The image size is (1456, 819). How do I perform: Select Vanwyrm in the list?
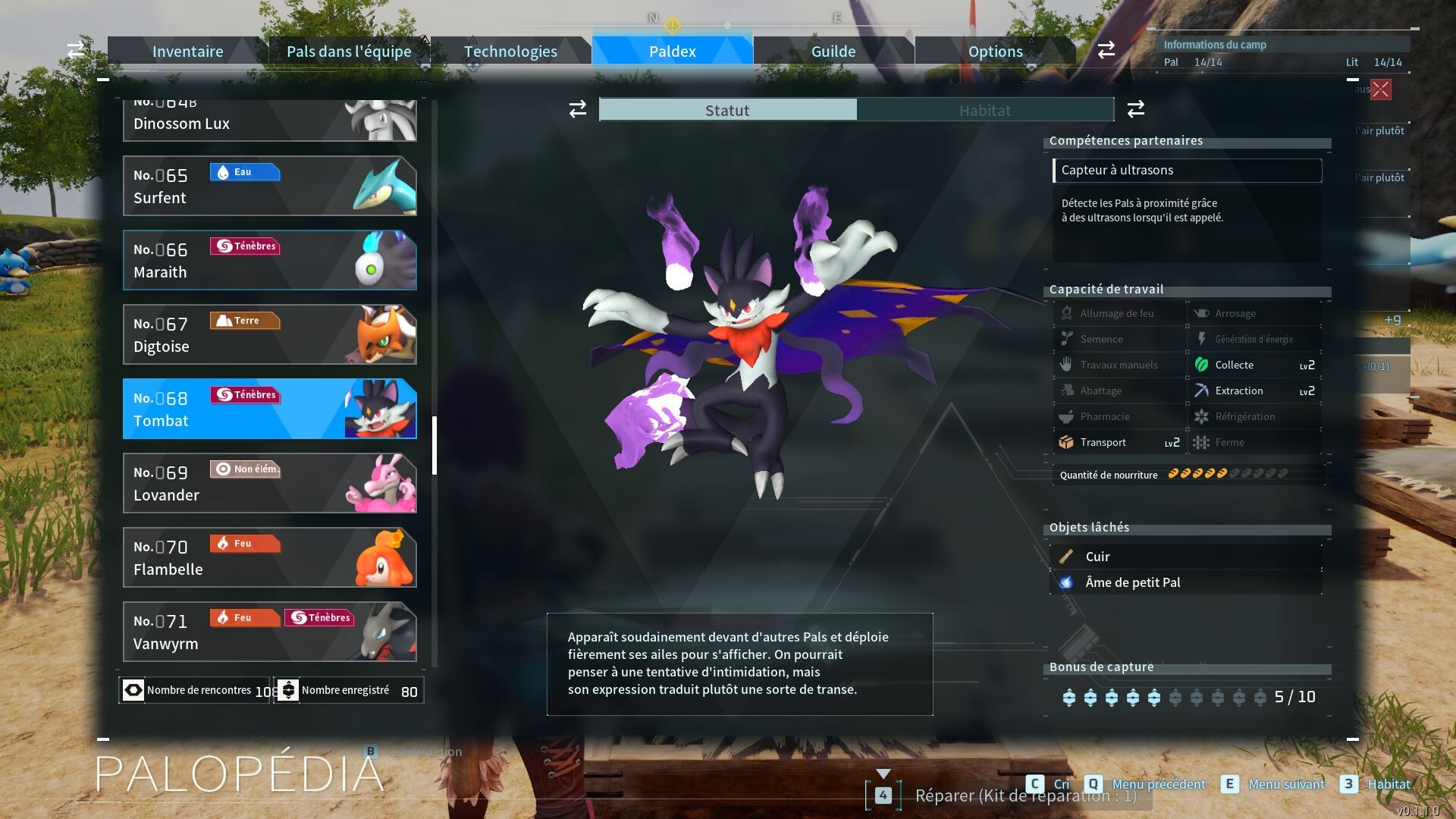(x=269, y=632)
